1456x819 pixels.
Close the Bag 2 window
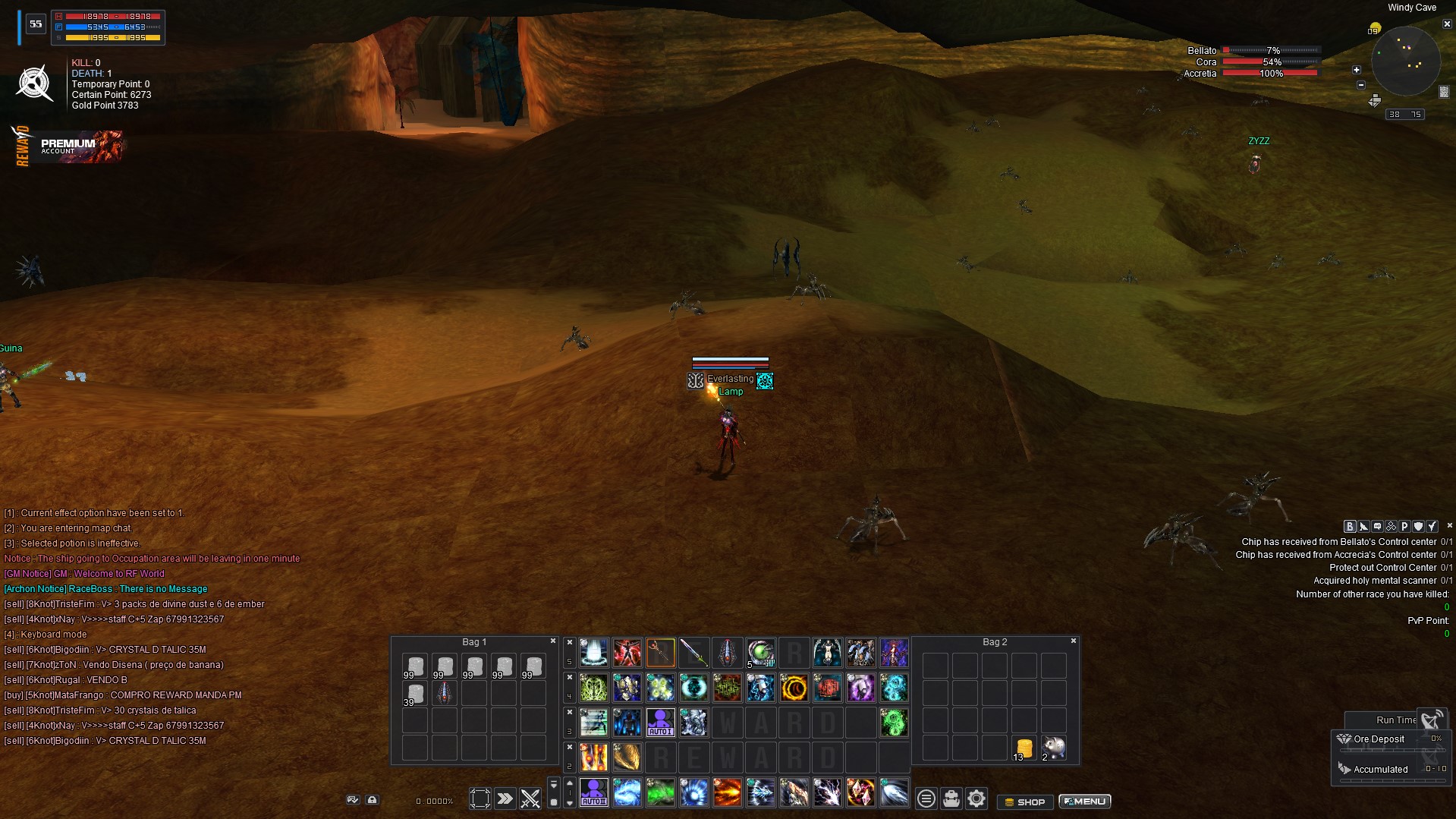click(x=1074, y=641)
